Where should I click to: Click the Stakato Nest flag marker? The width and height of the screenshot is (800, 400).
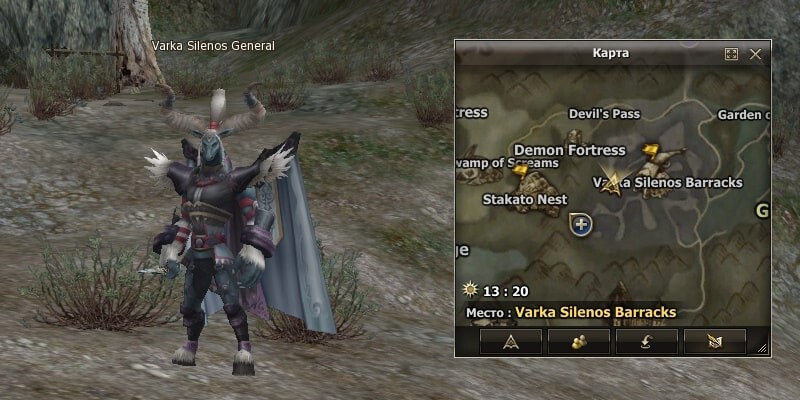pos(521,174)
